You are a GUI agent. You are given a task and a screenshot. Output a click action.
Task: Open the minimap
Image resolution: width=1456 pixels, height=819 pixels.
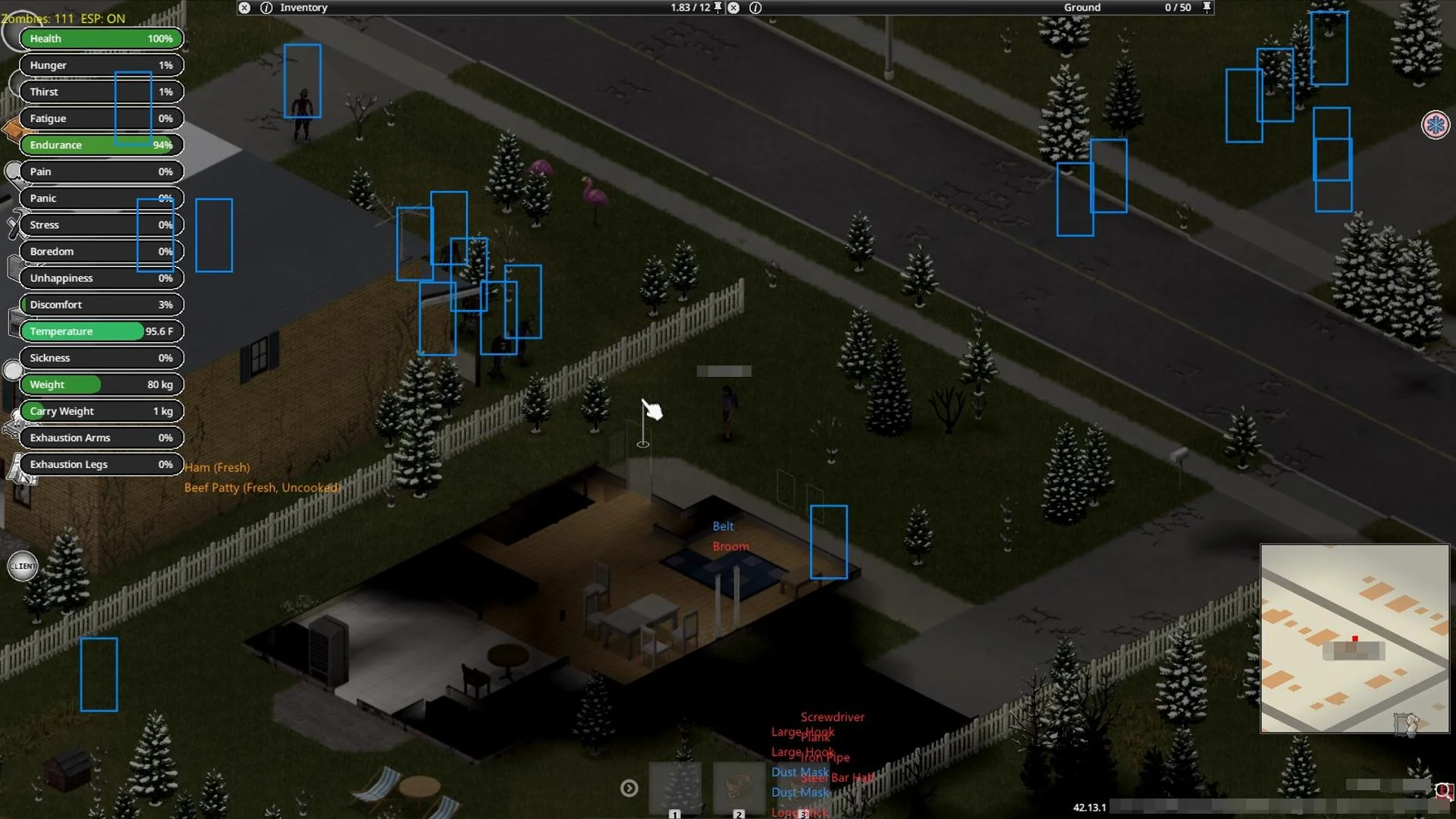click(x=1354, y=638)
